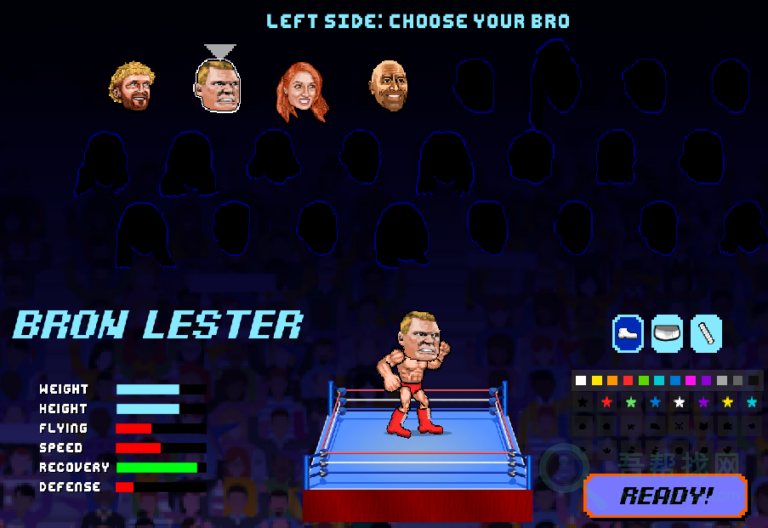Pick the green color swatch

tap(644, 380)
